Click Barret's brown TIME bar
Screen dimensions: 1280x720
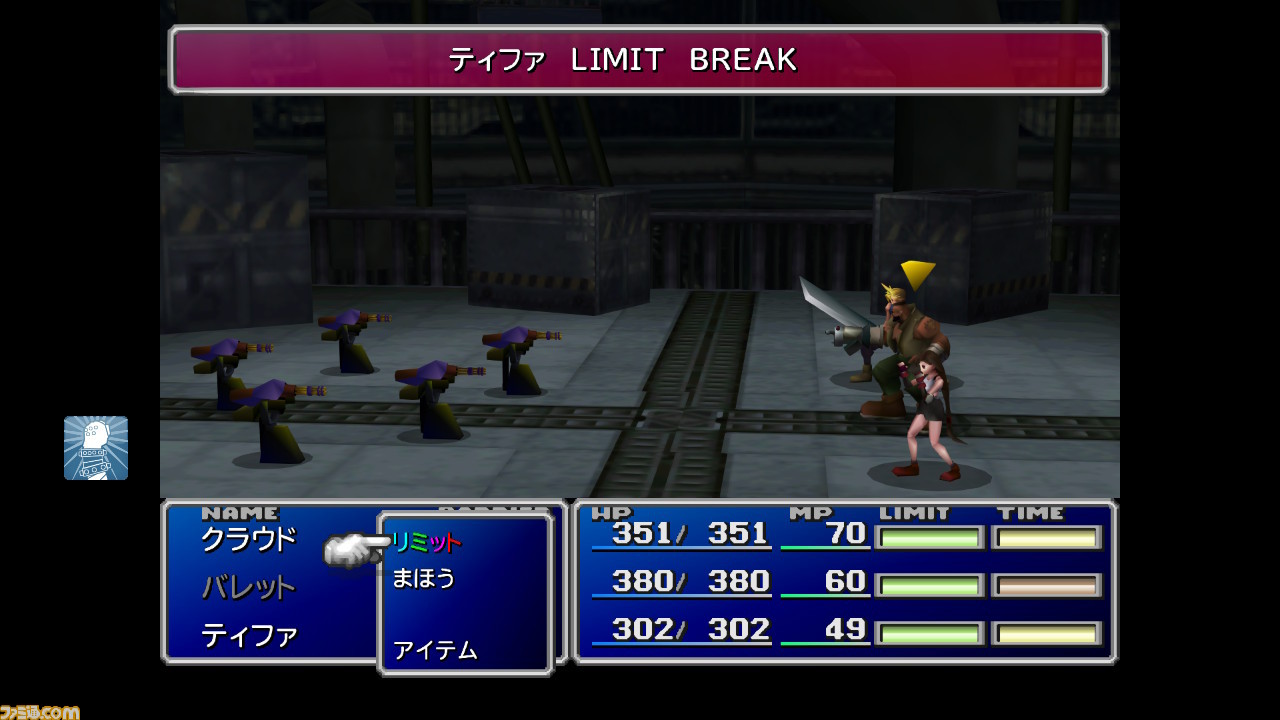[1047, 584]
